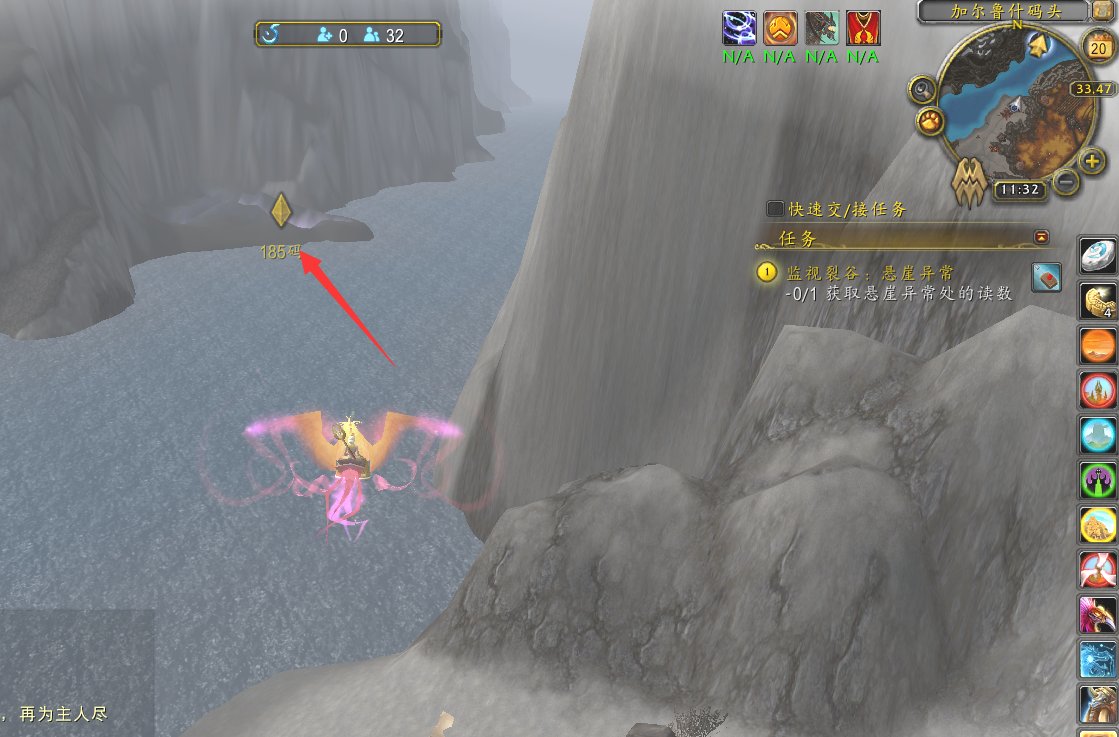
Task: Click the clock showing 11:32
Action: 1020,189
